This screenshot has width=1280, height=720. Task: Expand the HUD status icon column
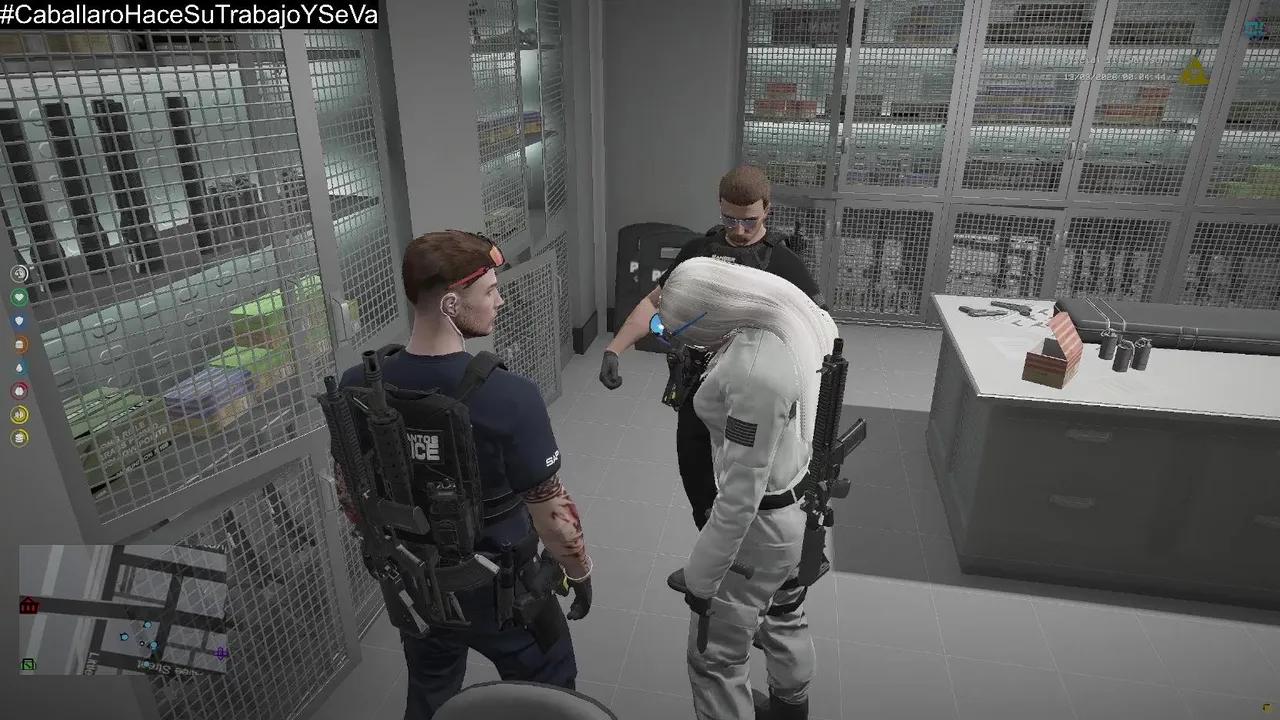pyautogui.click(x=18, y=354)
